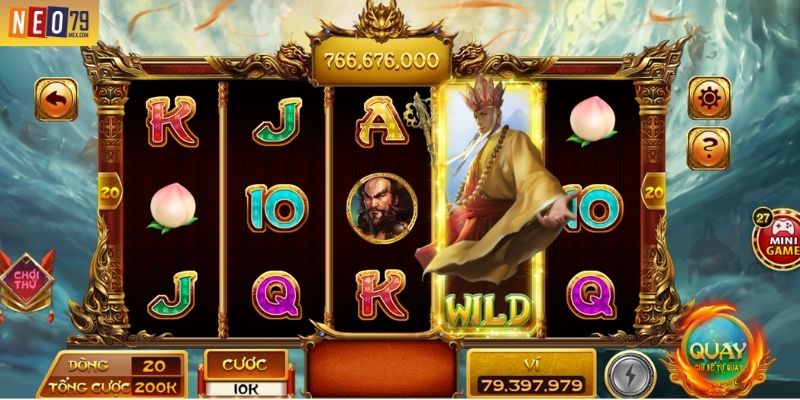Viewport: 800px width, 400px height.
Task: Adjust the Dòng line count
Action: (x=155, y=366)
